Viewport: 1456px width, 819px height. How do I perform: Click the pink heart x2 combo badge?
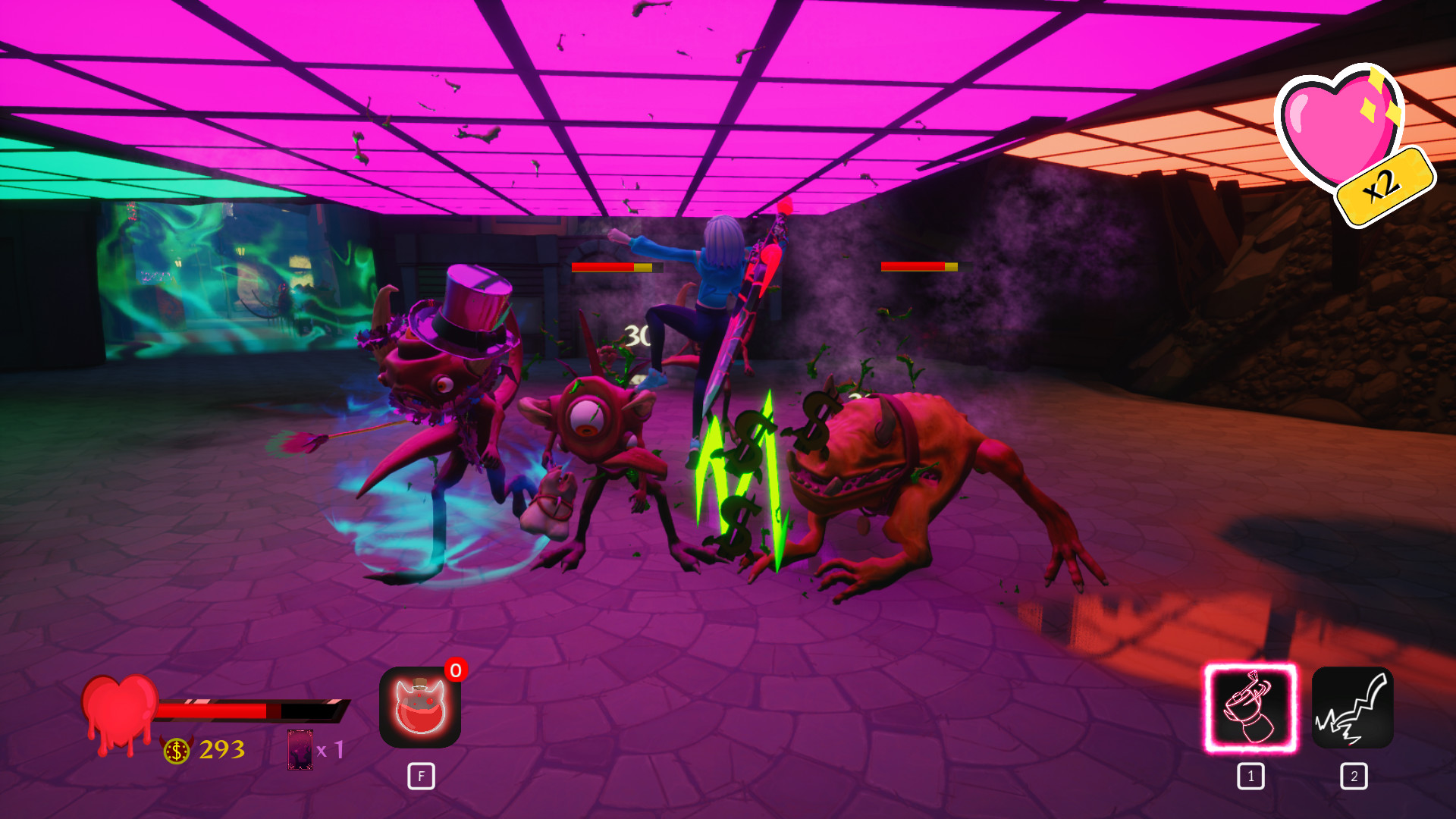coord(1351,142)
